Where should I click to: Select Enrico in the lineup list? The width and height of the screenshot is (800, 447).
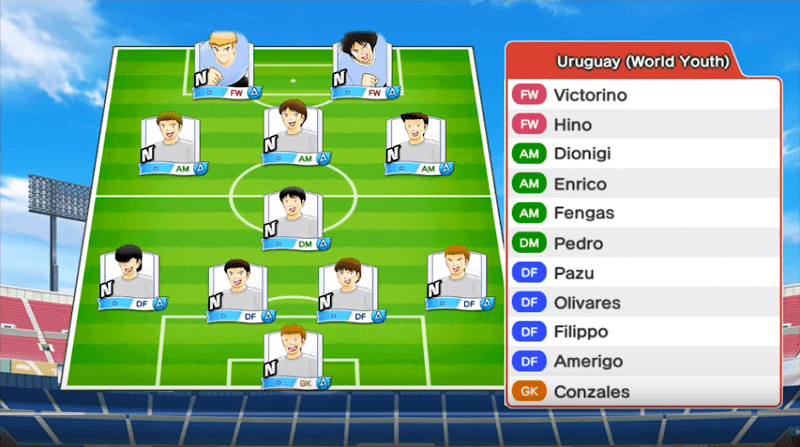click(x=642, y=184)
